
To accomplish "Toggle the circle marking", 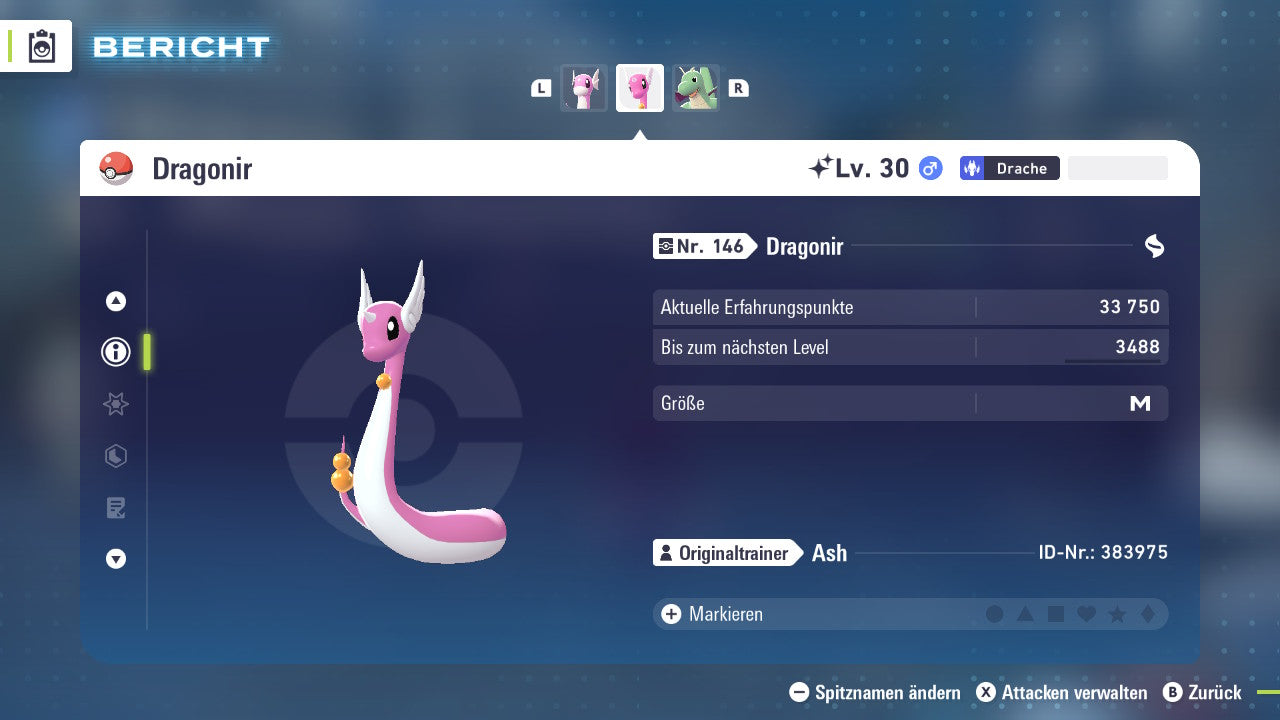I will [x=995, y=614].
